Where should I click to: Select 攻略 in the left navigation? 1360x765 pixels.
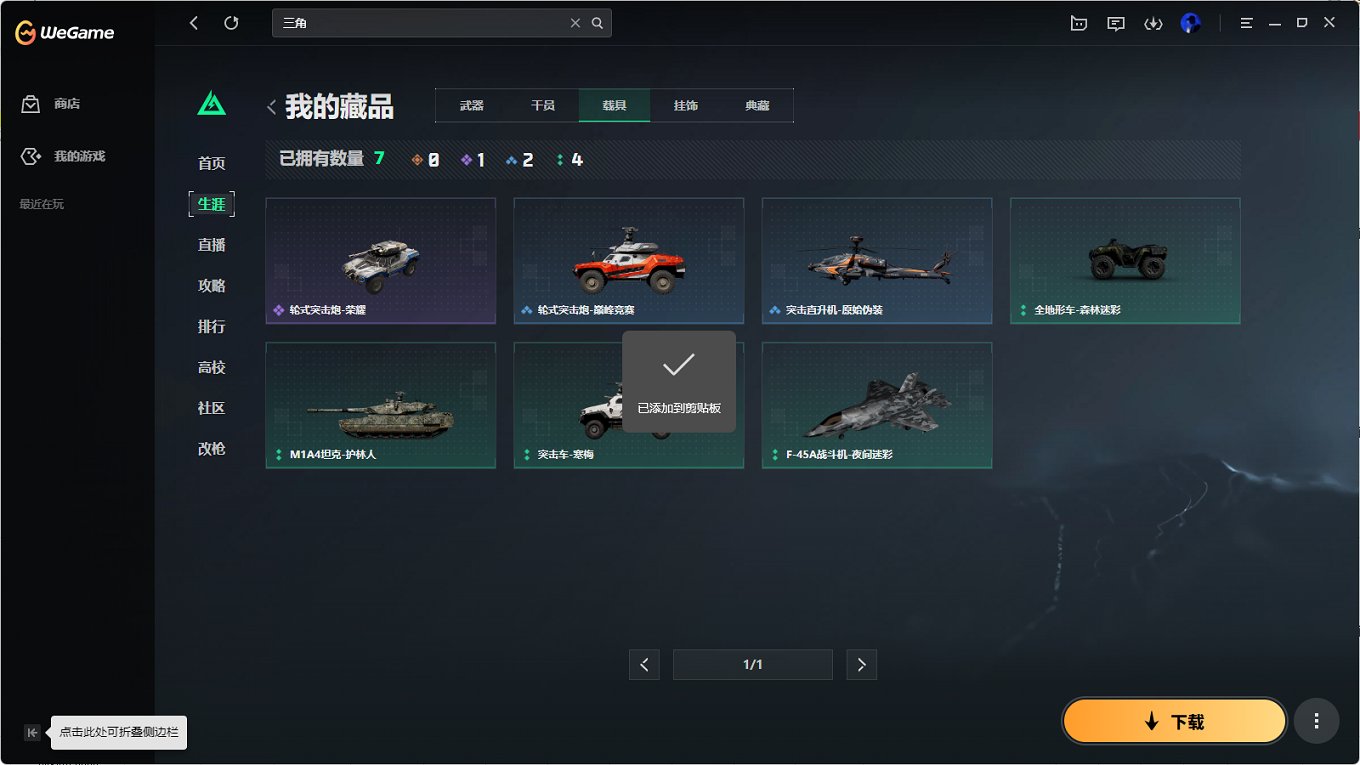click(211, 285)
